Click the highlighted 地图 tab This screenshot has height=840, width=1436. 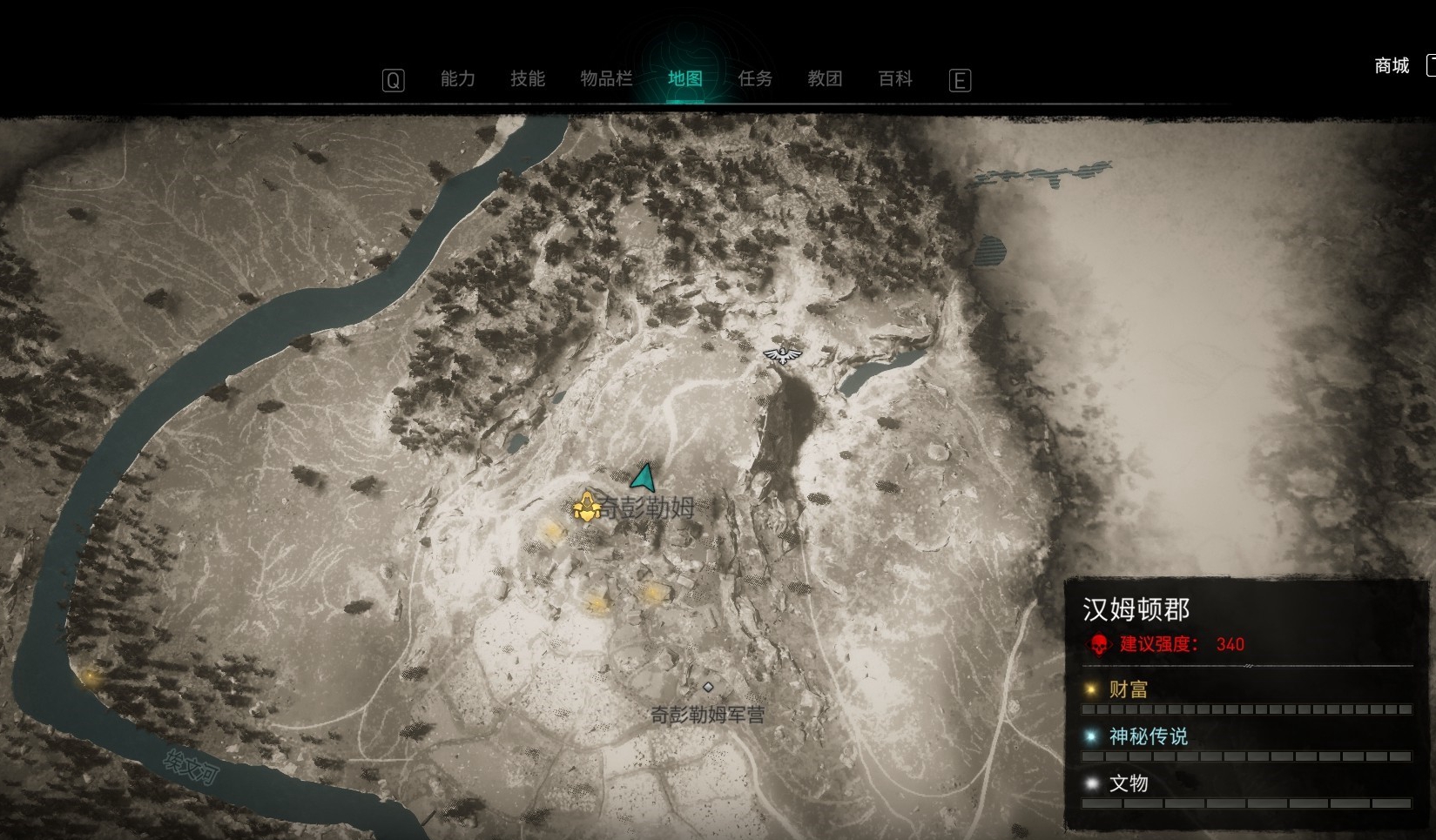(684, 79)
